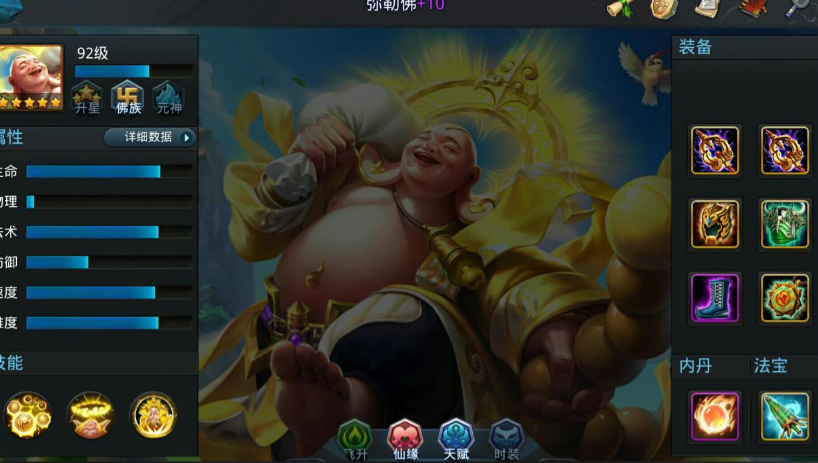Open the 元神 spirit icon
The height and width of the screenshot is (463, 818).
pyautogui.click(x=168, y=97)
